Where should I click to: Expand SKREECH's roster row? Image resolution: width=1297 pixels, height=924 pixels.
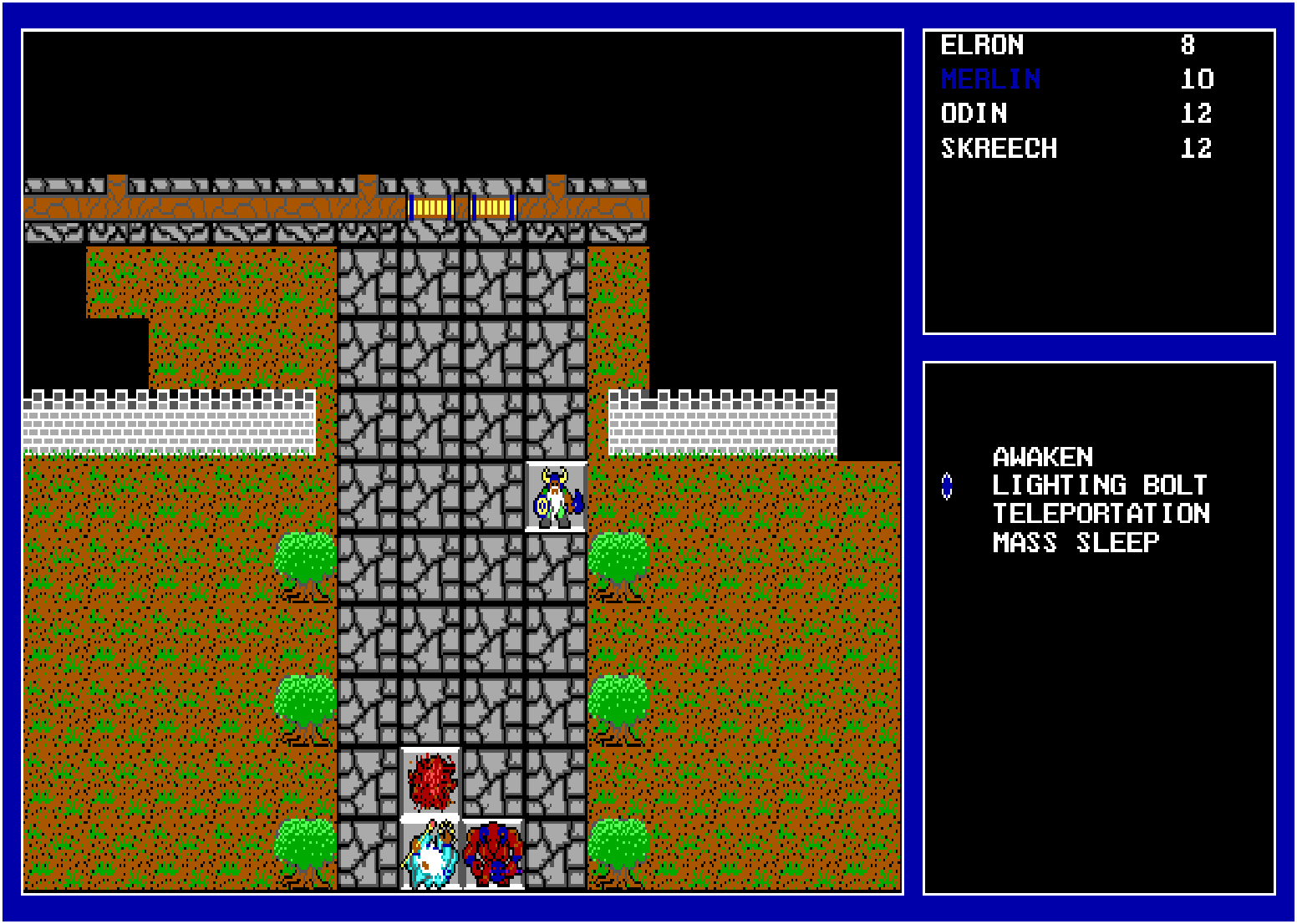click(1001, 148)
